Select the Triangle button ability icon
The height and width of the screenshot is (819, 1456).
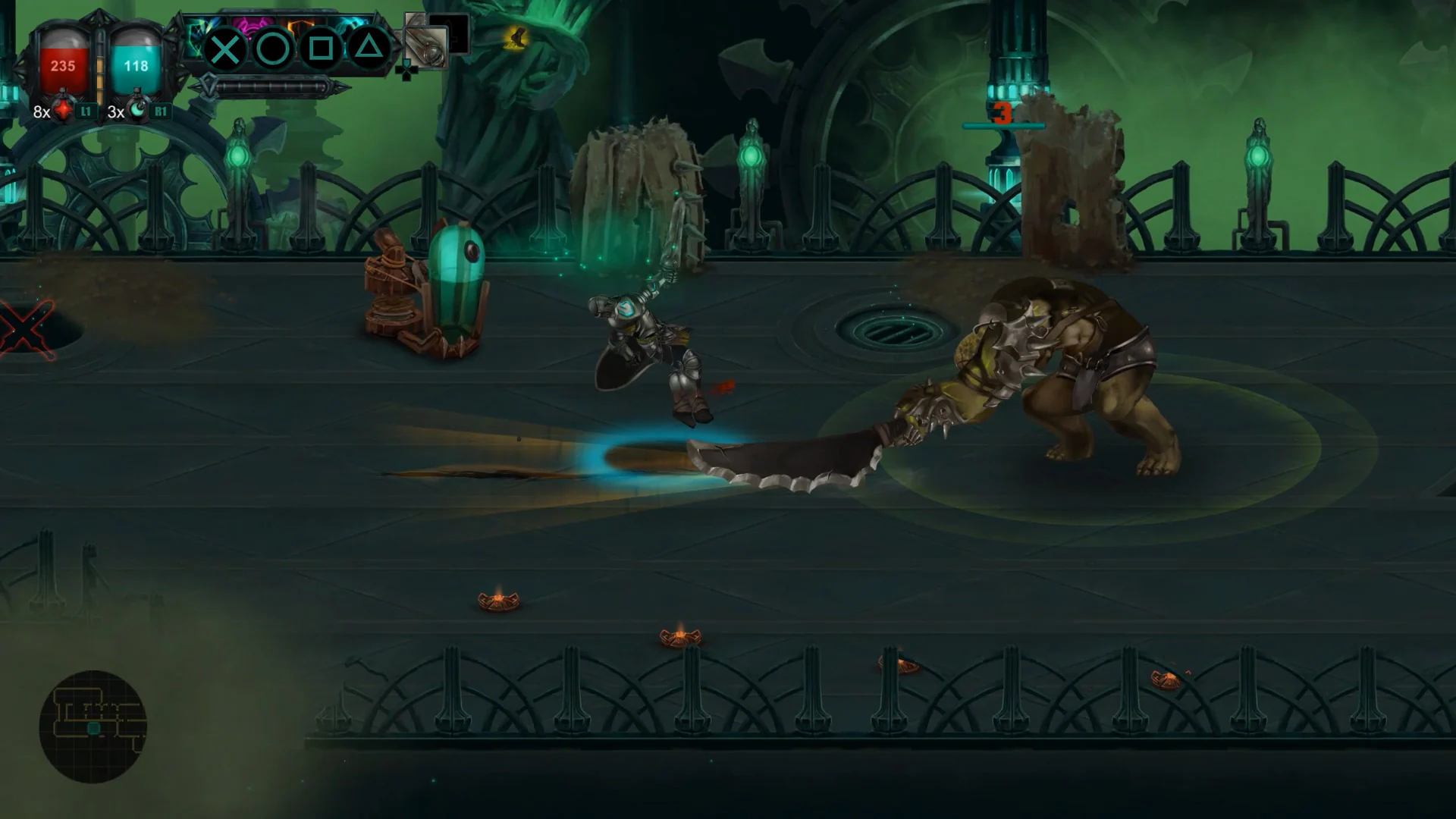369,48
